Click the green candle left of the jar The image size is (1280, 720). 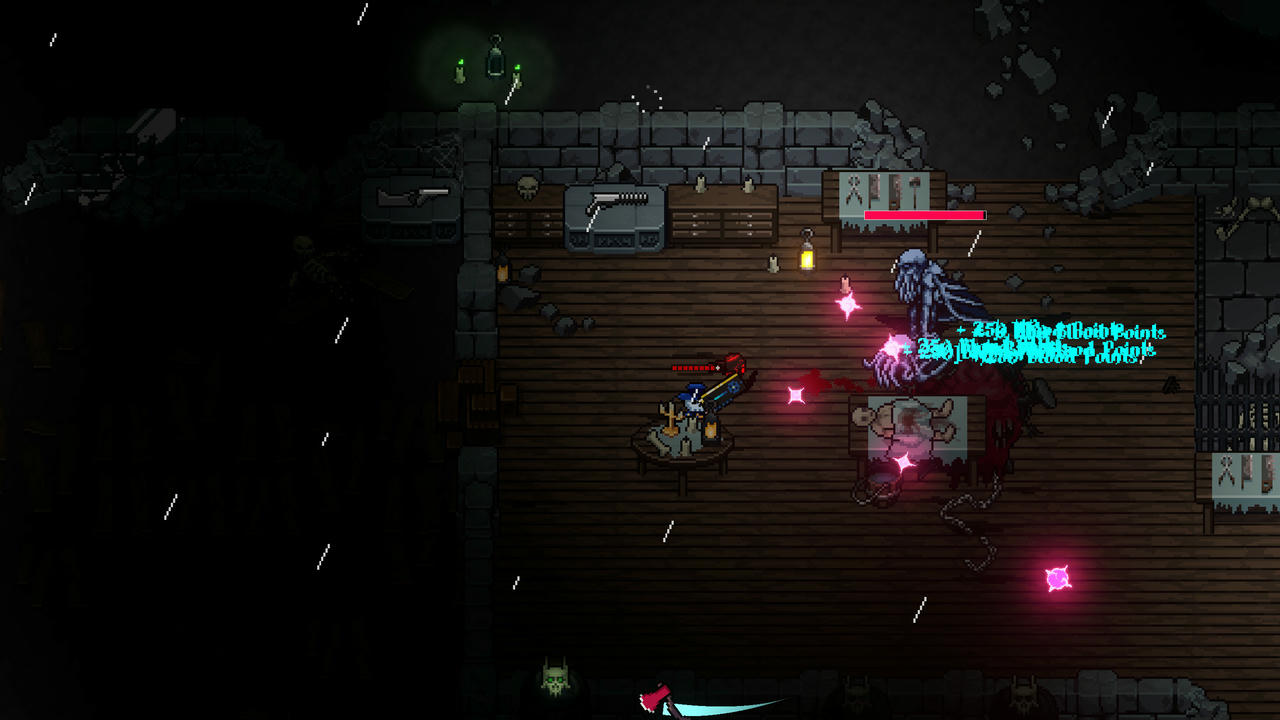[459, 72]
